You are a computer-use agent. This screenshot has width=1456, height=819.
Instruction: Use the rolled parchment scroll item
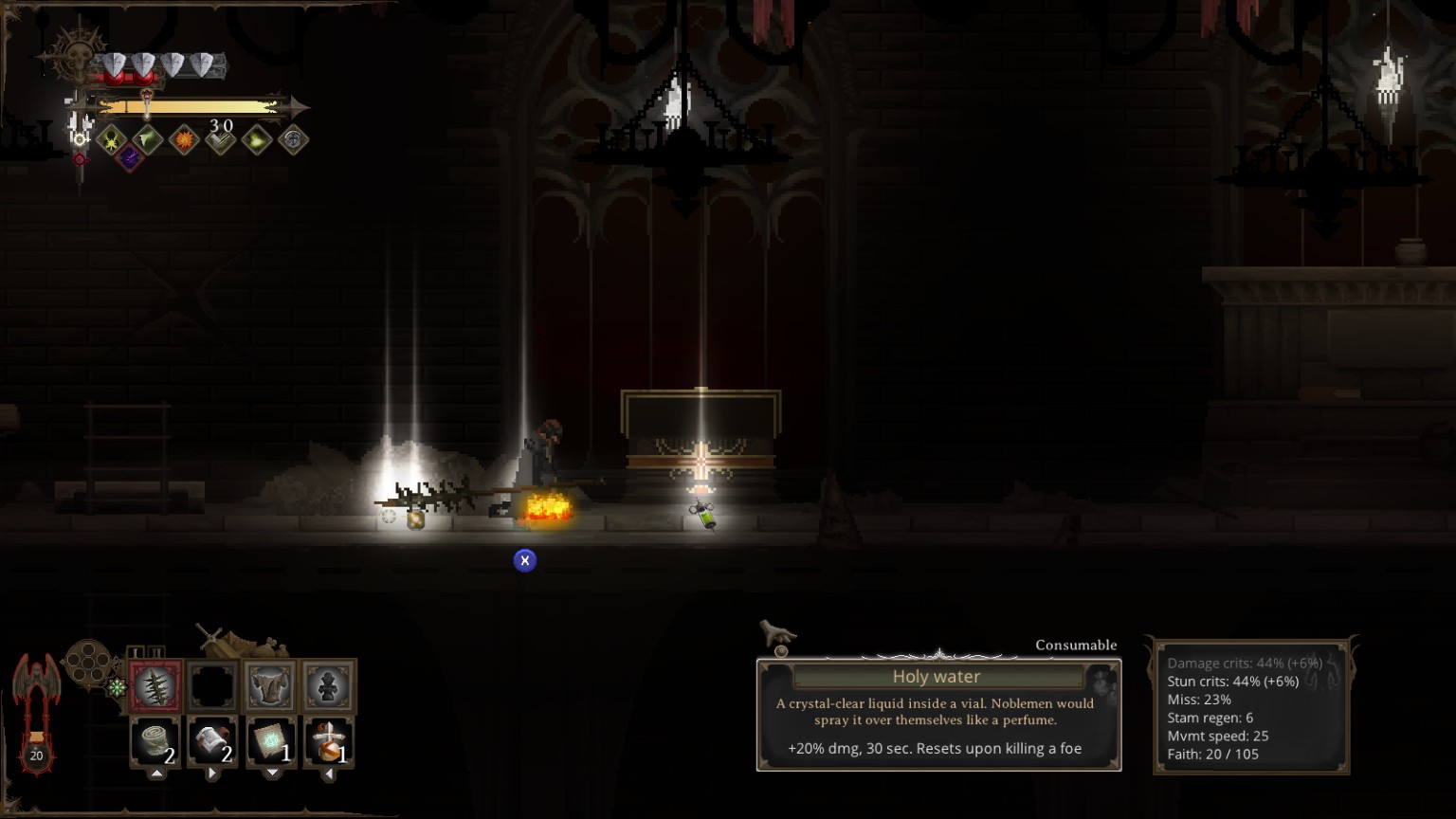tap(212, 740)
